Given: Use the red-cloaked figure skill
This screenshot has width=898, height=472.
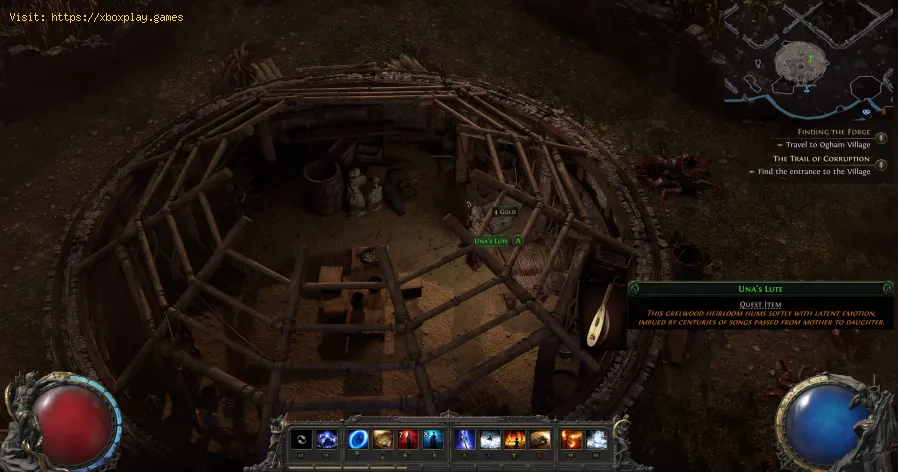Looking at the screenshot, I should [x=409, y=439].
